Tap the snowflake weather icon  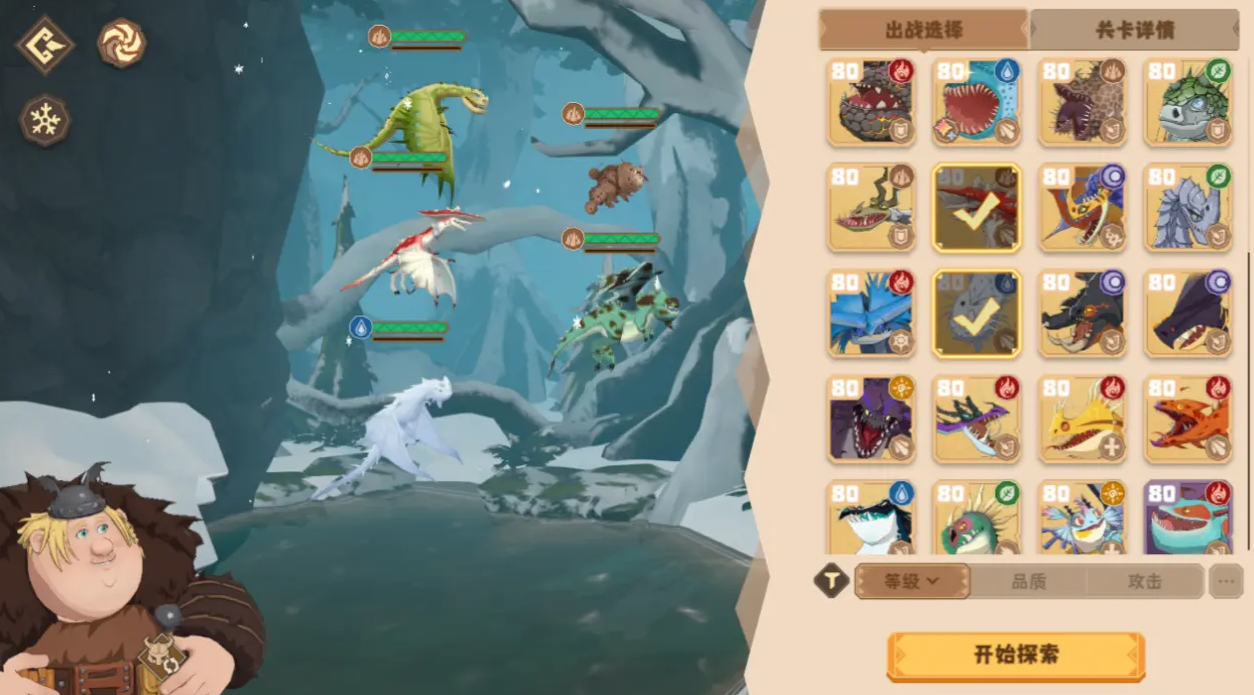(45, 121)
